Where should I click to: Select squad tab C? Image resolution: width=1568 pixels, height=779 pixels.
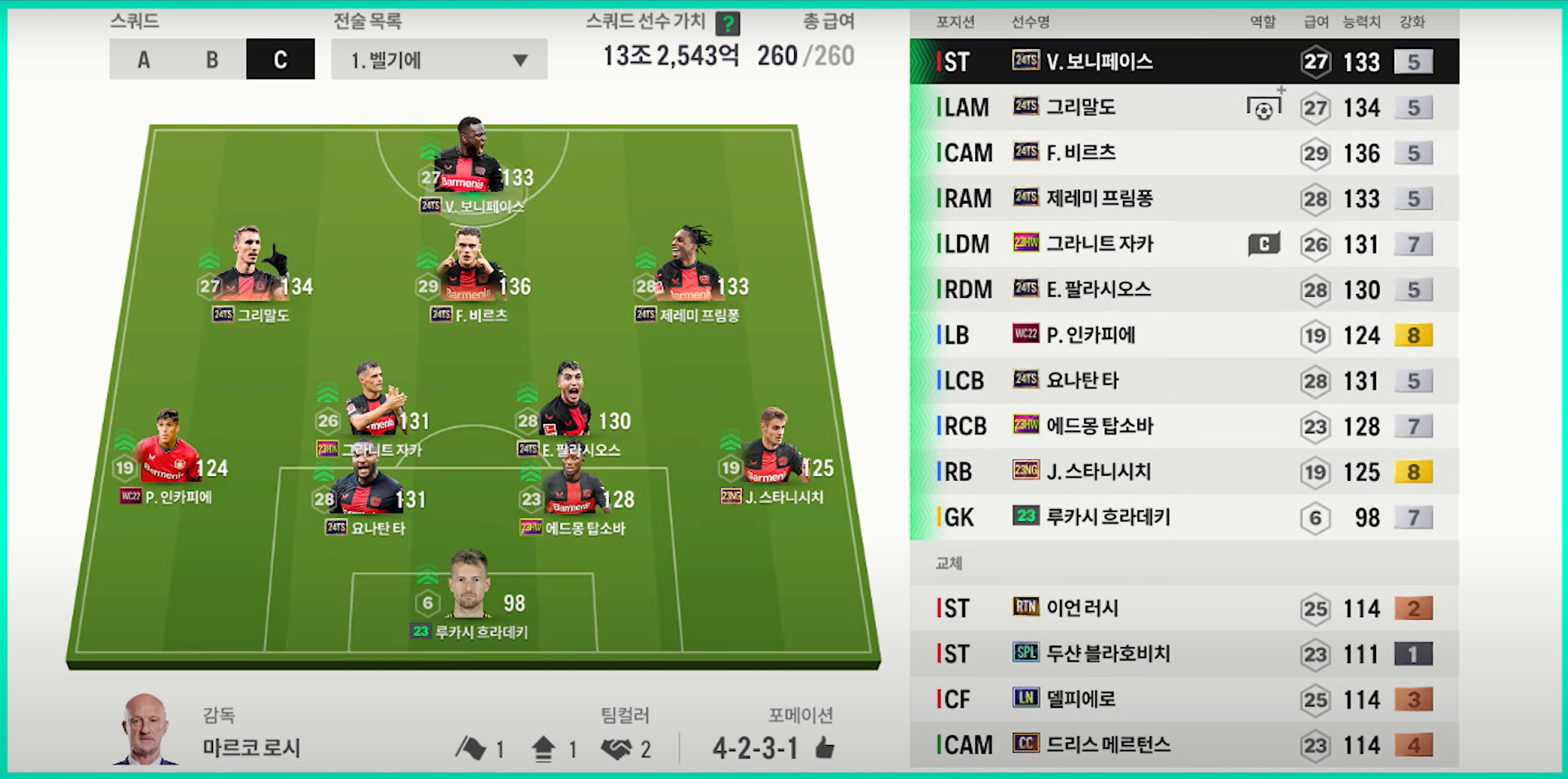(280, 60)
